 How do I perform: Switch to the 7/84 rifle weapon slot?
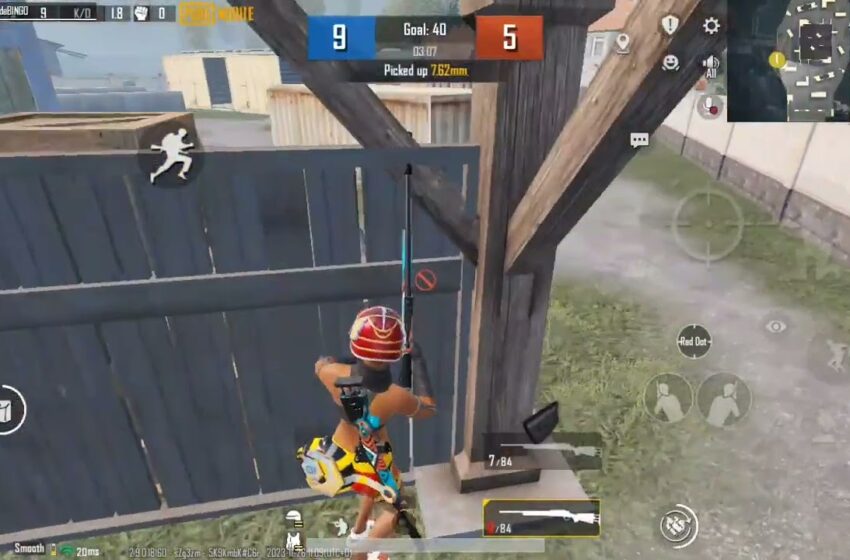(x=543, y=452)
